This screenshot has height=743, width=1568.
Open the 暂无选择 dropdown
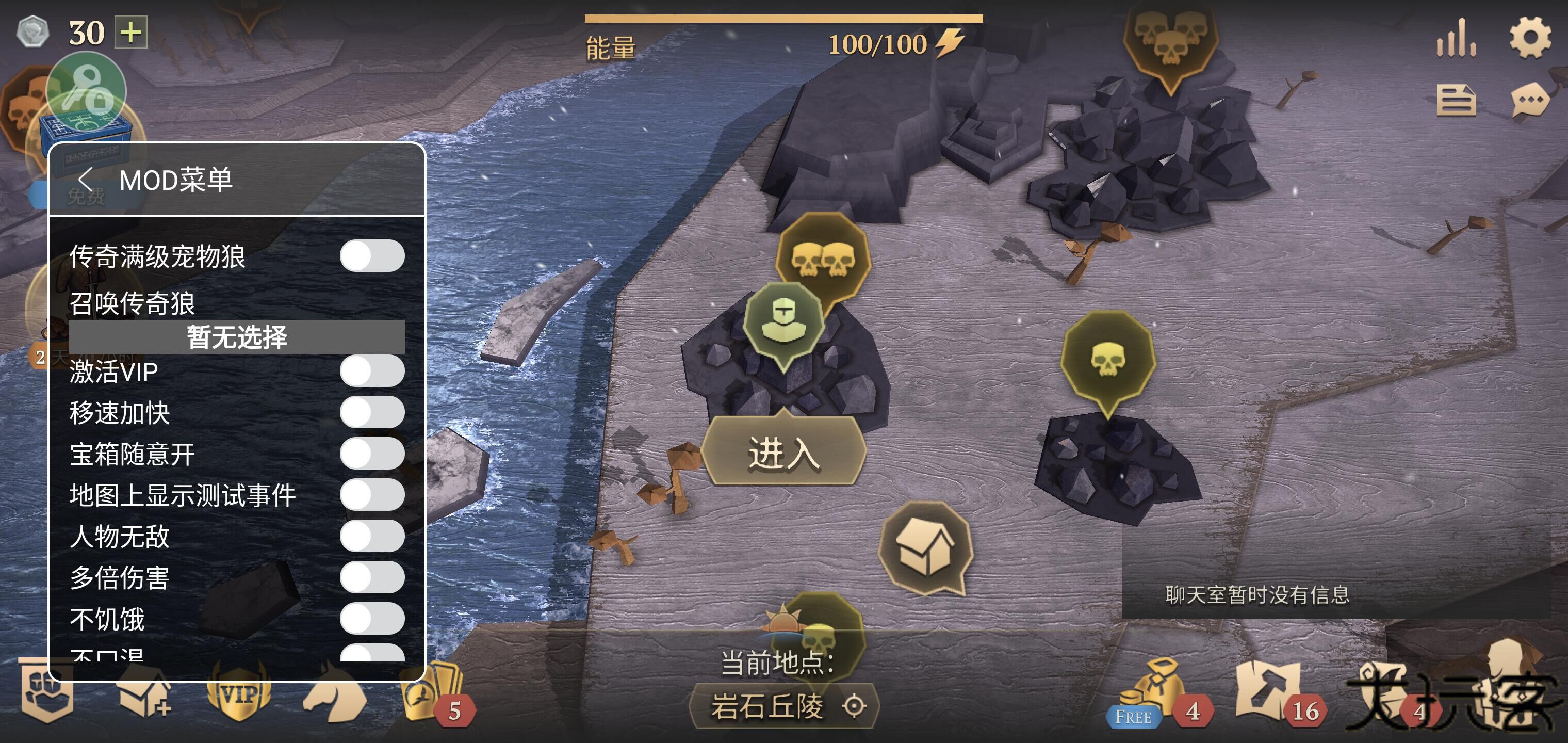point(237,337)
